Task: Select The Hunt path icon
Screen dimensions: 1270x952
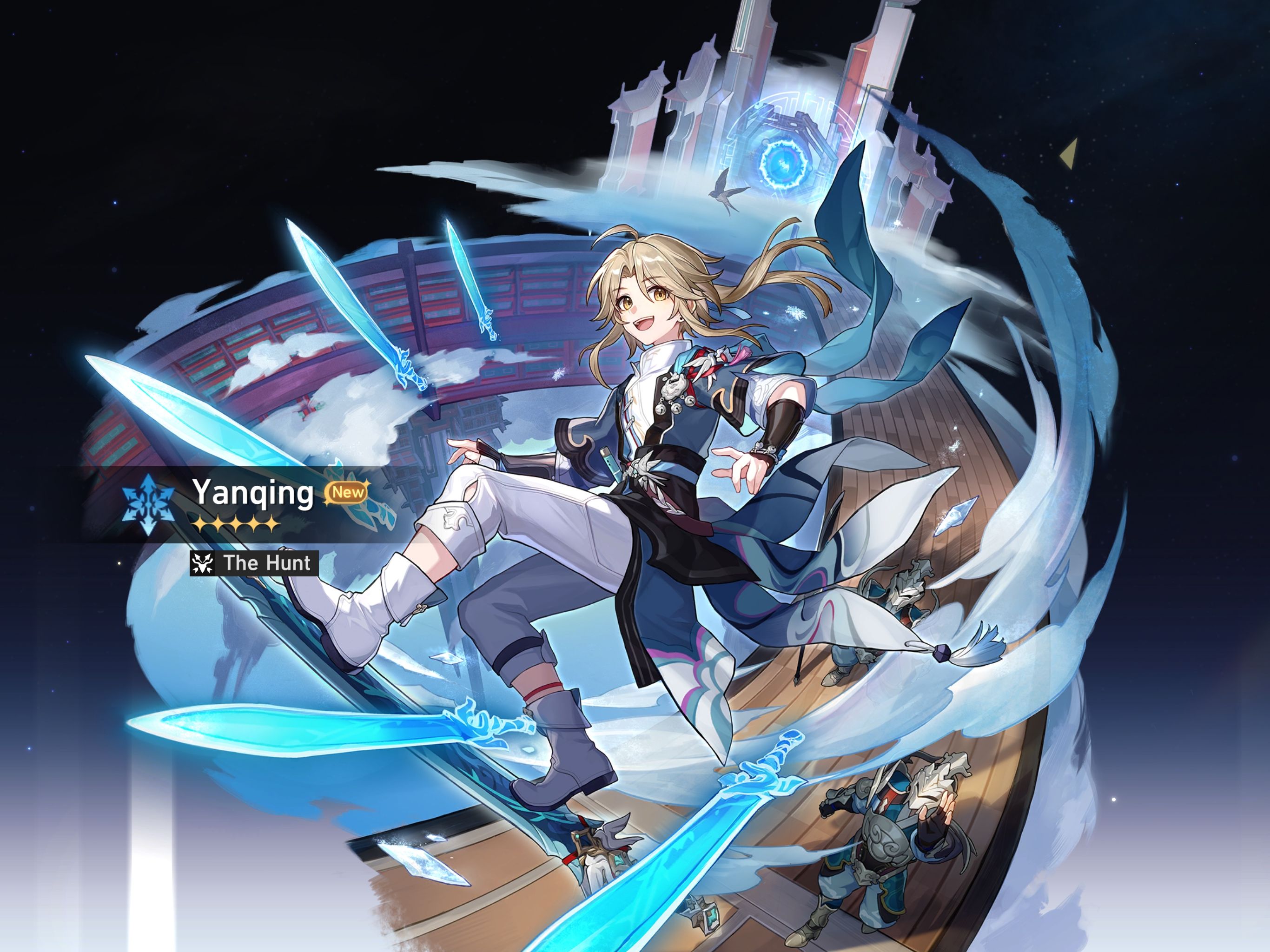Action: click(x=204, y=564)
